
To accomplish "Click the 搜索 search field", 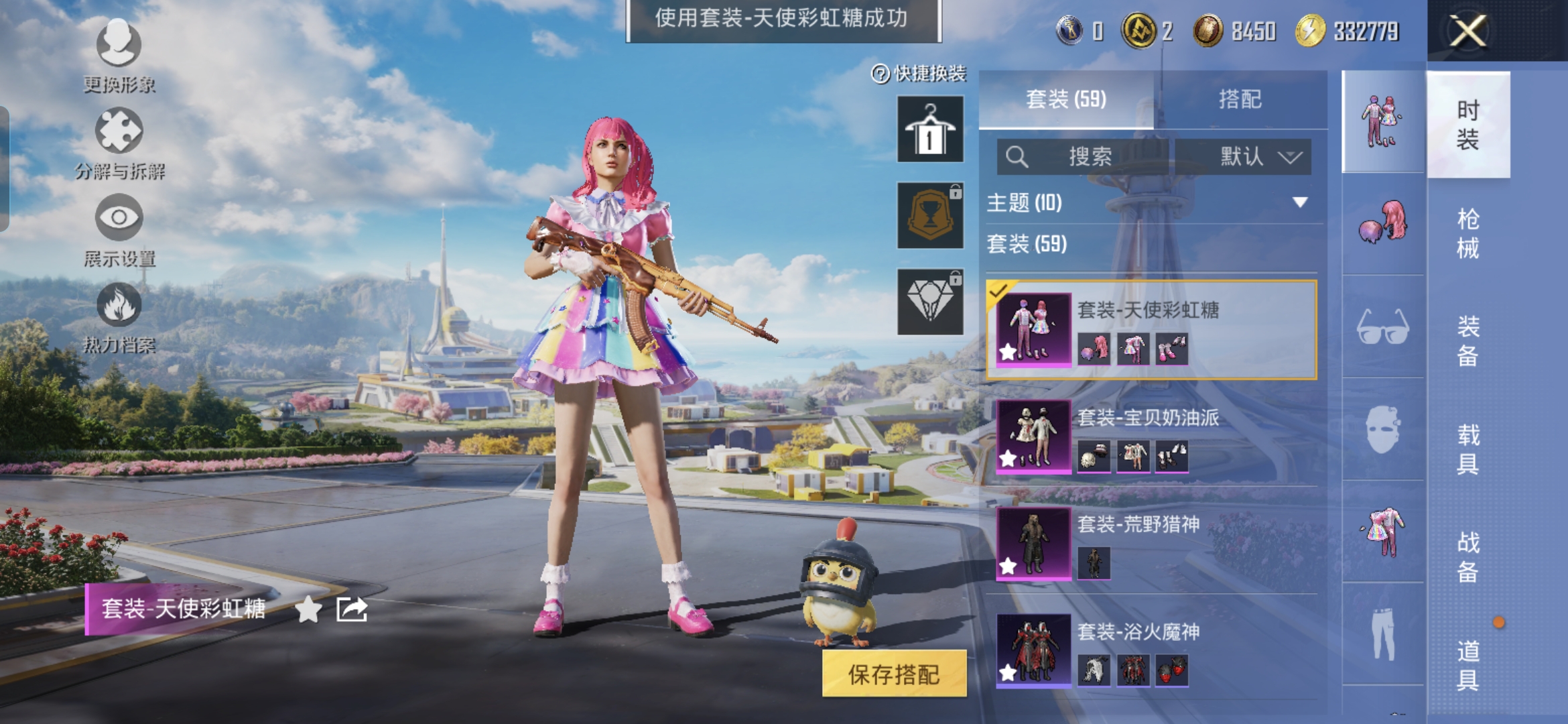I will 1082,157.
